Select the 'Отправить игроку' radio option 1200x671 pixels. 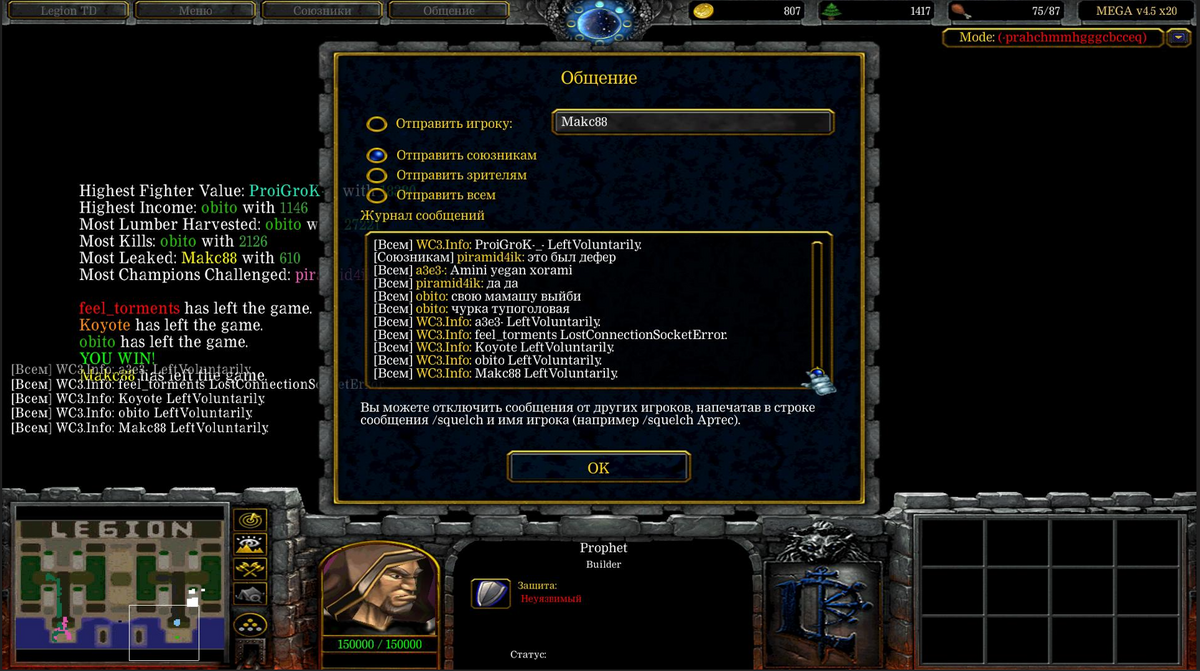[x=377, y=124]
